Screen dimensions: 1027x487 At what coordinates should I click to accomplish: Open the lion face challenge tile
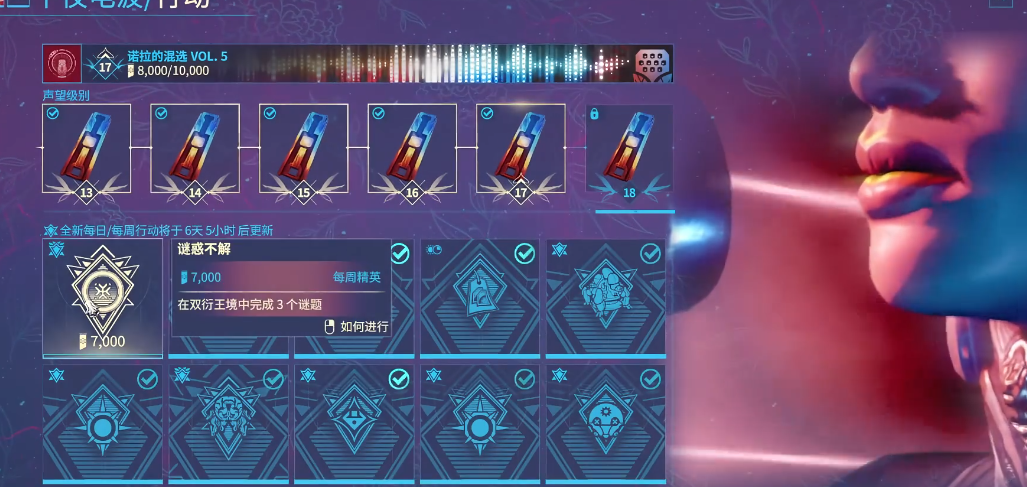pos(228,423)
